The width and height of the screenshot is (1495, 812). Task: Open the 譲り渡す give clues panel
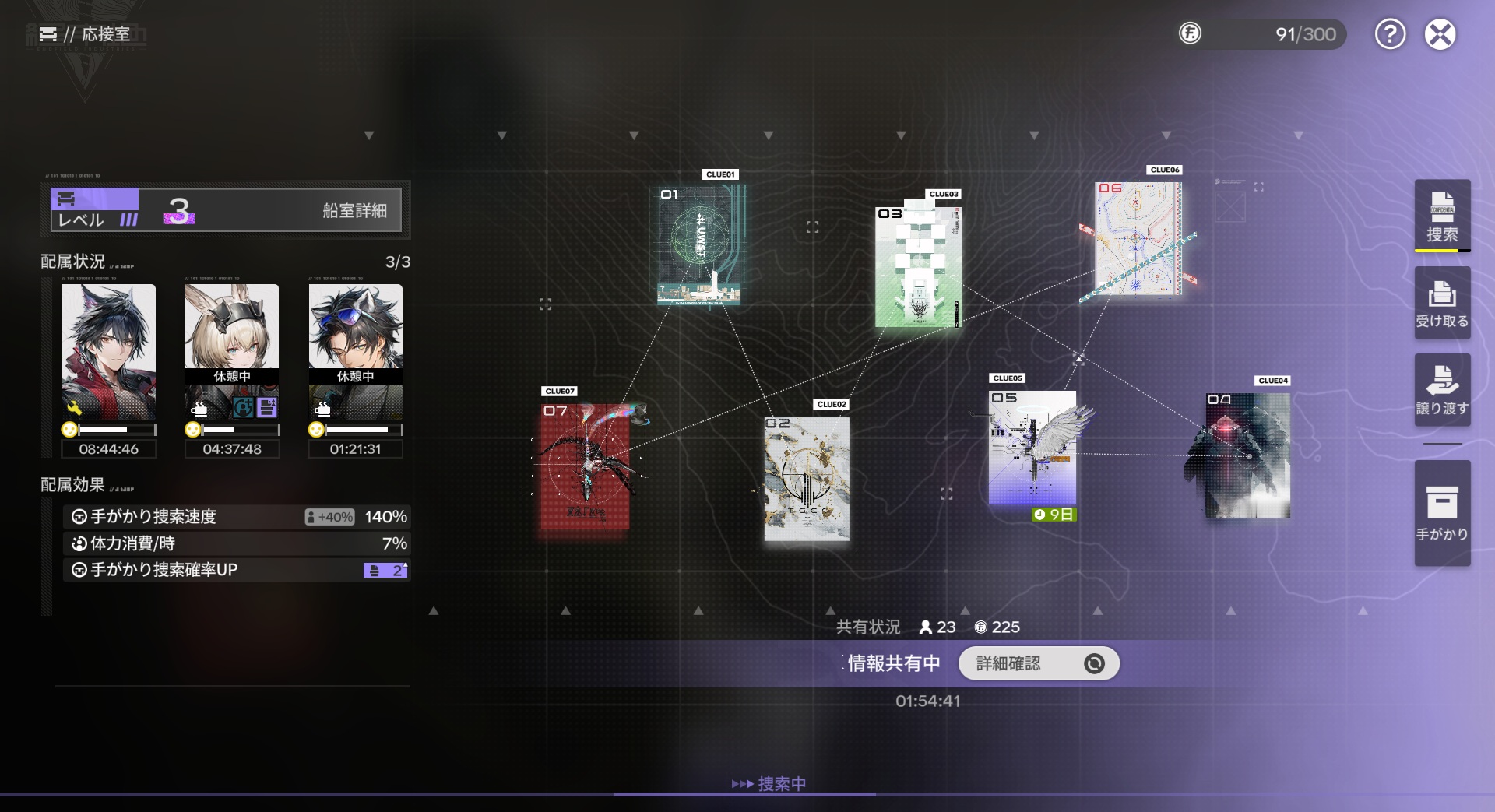pyautogui.click(x=1442, y=390)
